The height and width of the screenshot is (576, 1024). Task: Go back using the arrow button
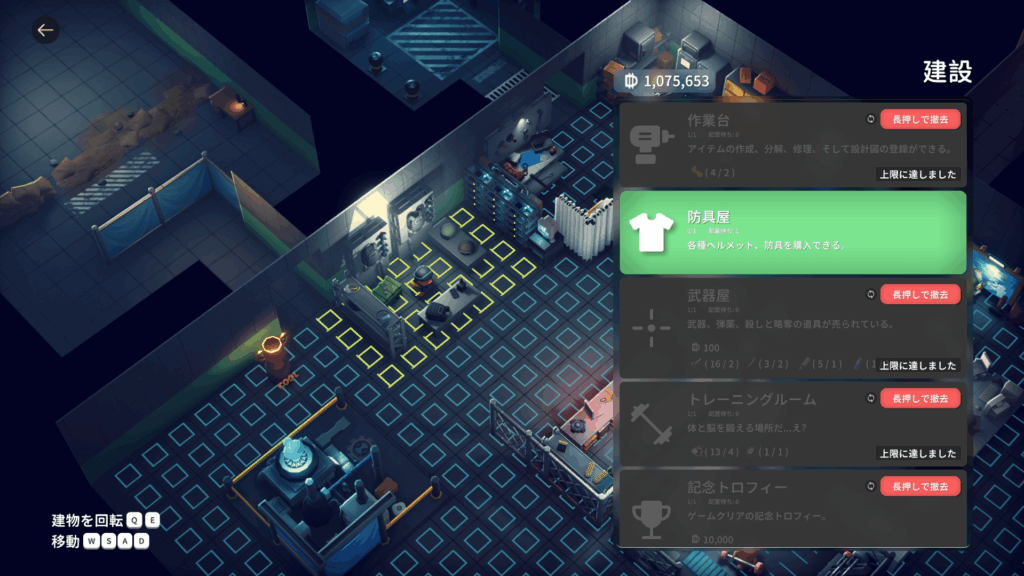[45, 30]
